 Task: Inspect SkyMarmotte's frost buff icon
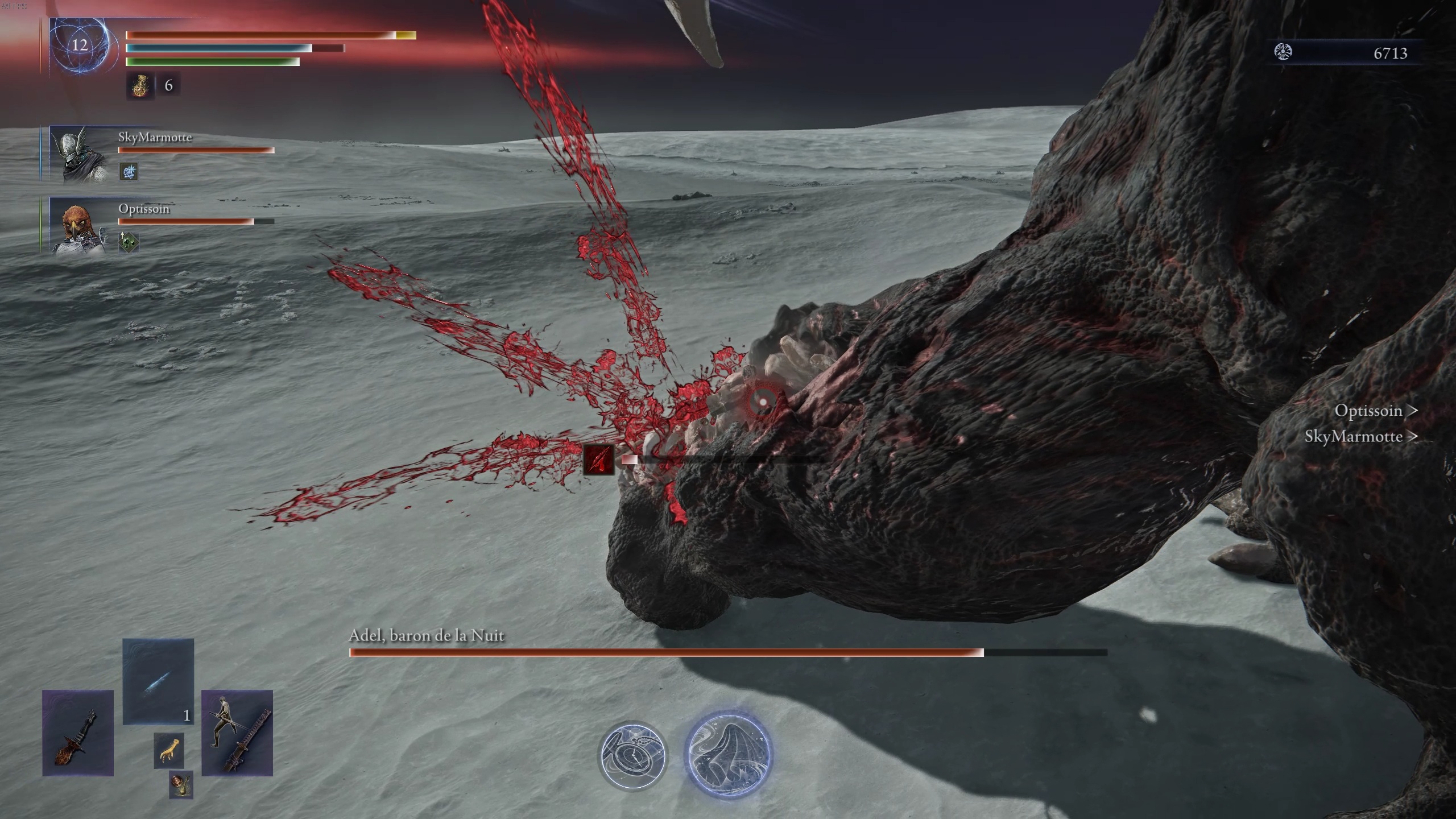(x=129, y=171)
